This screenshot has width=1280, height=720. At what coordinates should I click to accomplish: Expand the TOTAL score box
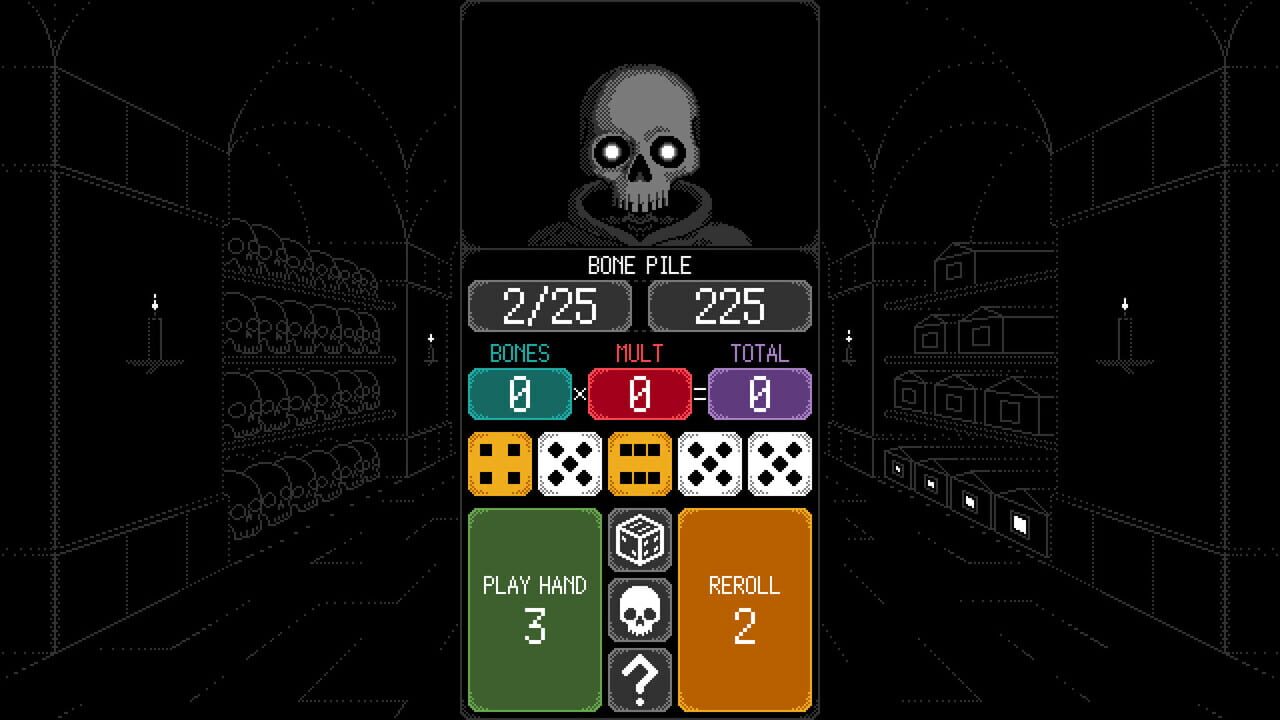point(760,393)
